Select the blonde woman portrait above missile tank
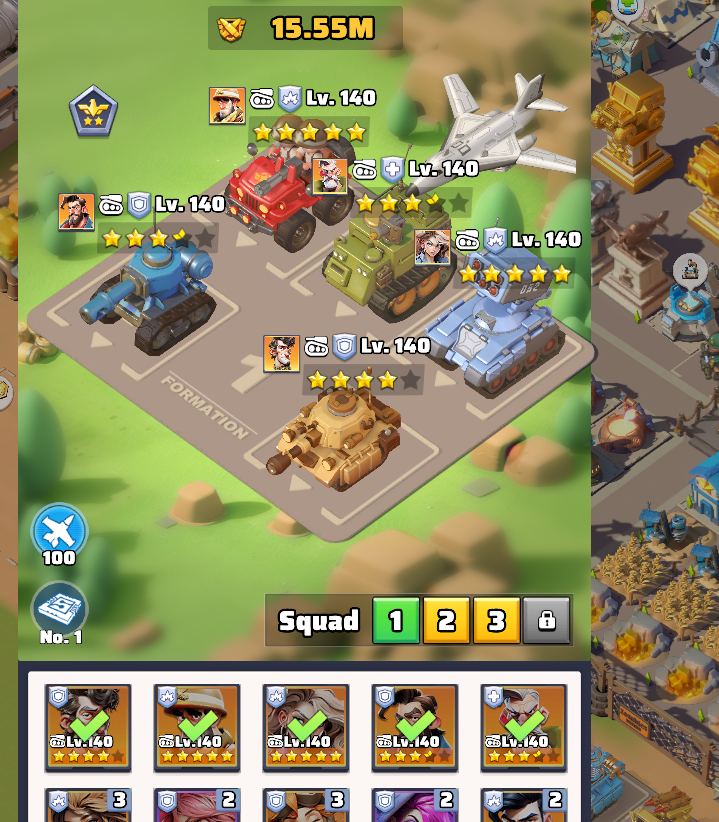This screenshot has width=719, height=822. (432, 246)
